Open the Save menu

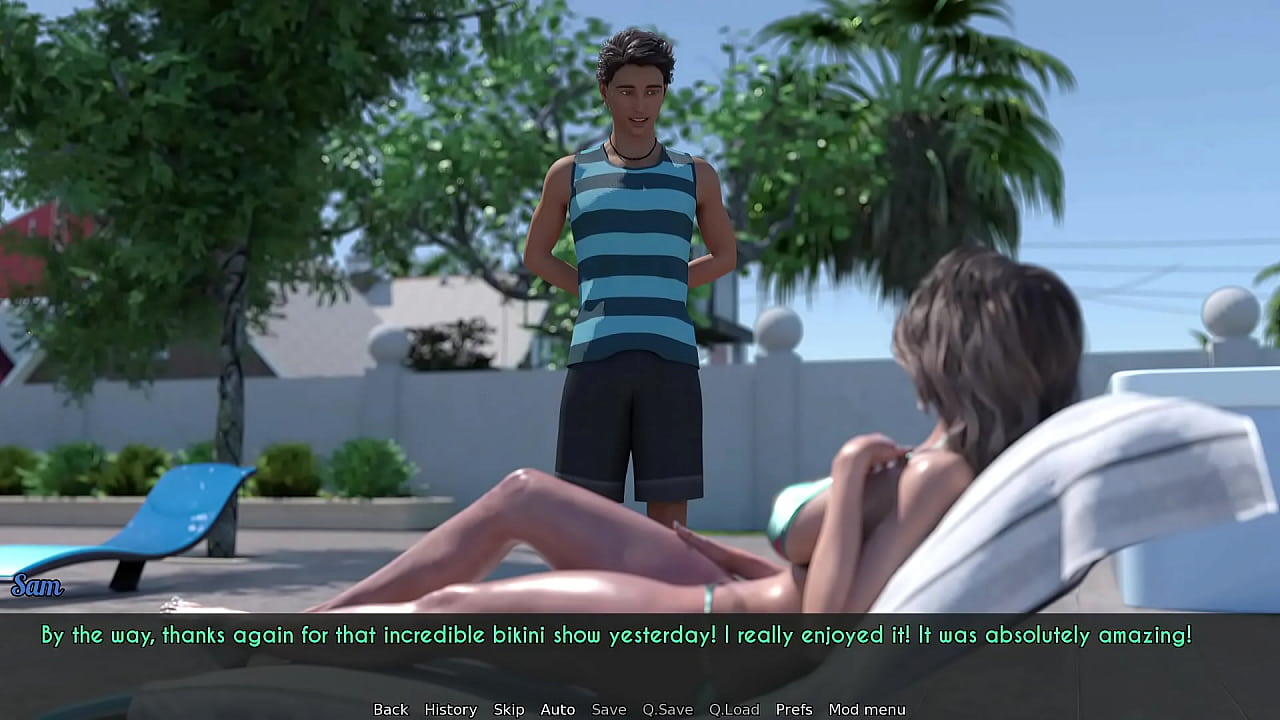[x=608, y=709]
